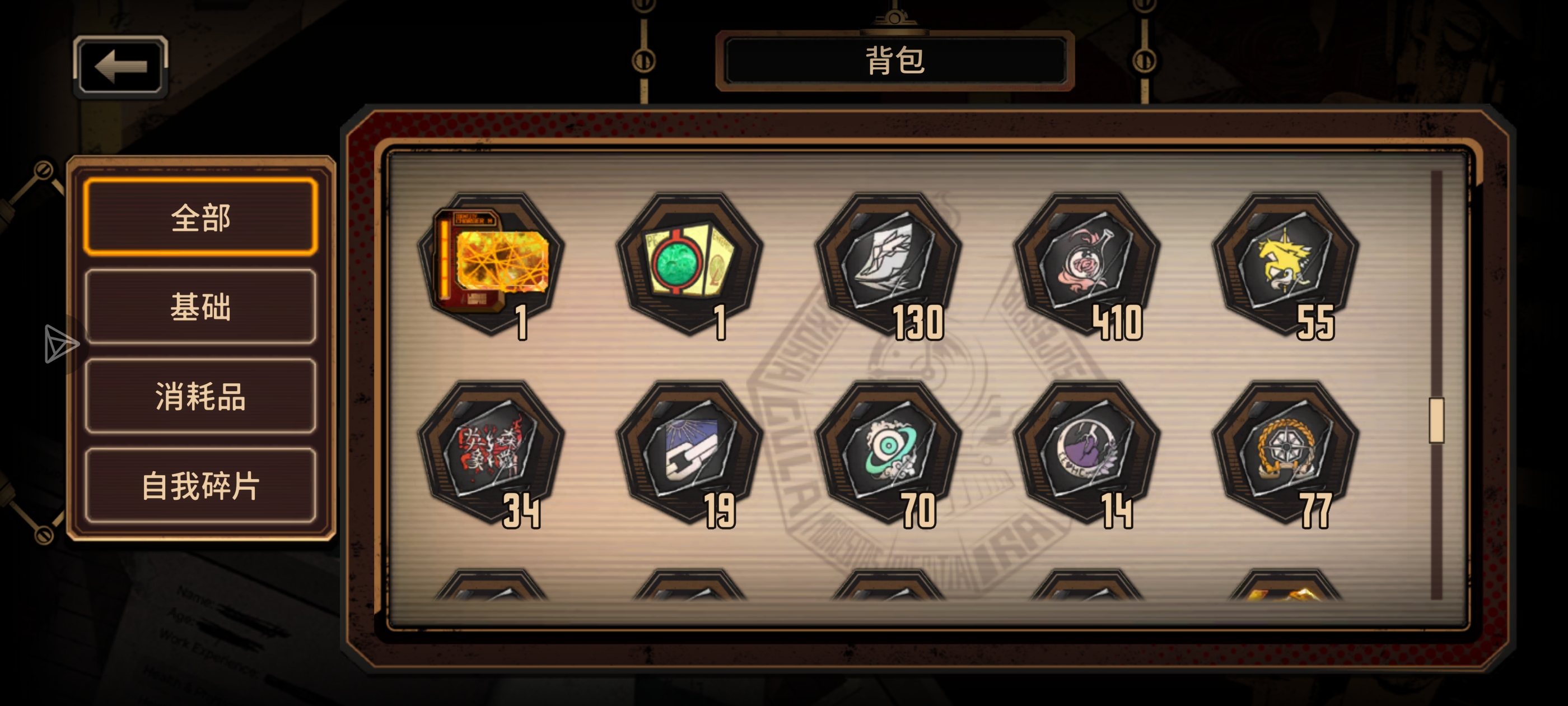Select the 自我碎片 filter option
This screenshot has width=1568, height=706.
(x=201, y=485)
